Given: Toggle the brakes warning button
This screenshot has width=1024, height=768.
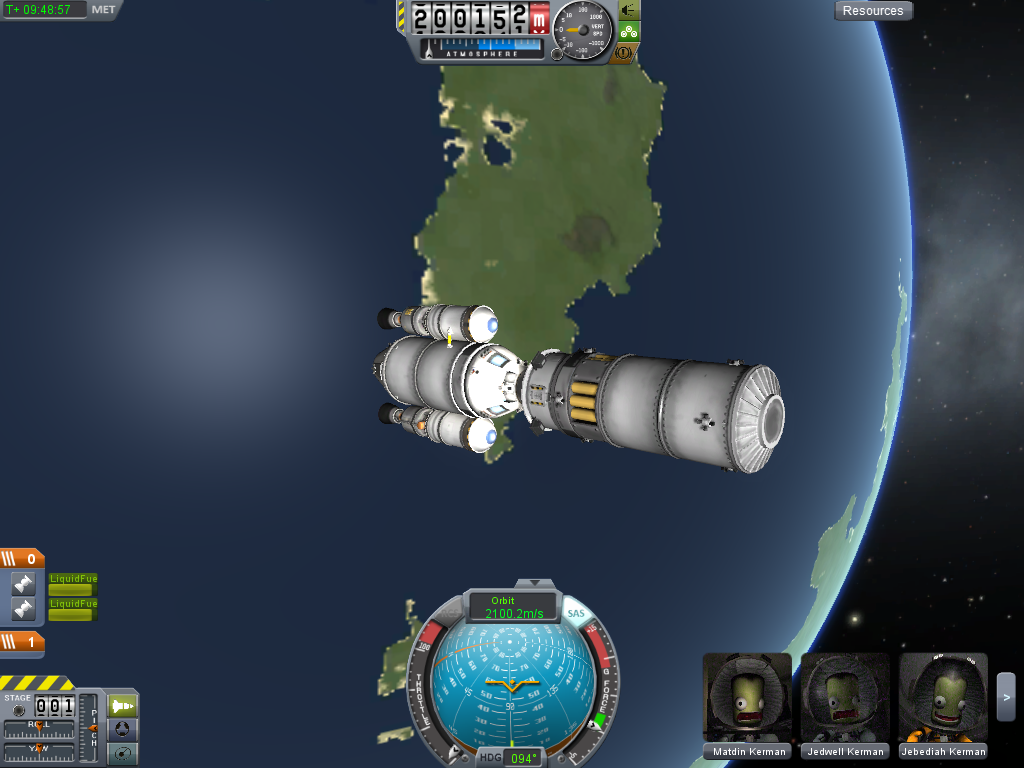Looking at the screenshot, I should [x=624, y=53].
